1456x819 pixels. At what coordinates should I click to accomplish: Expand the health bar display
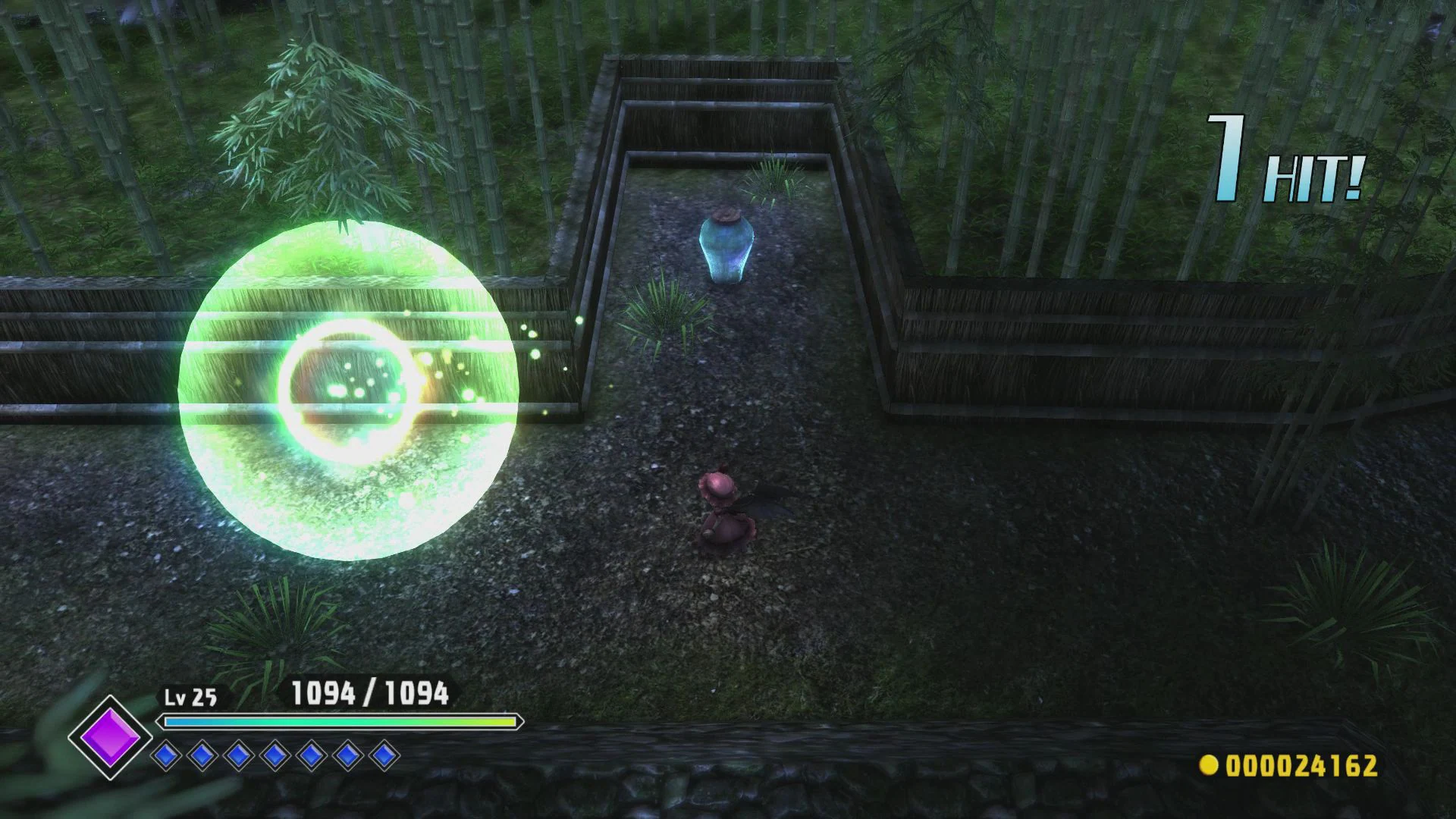point(340,722)
